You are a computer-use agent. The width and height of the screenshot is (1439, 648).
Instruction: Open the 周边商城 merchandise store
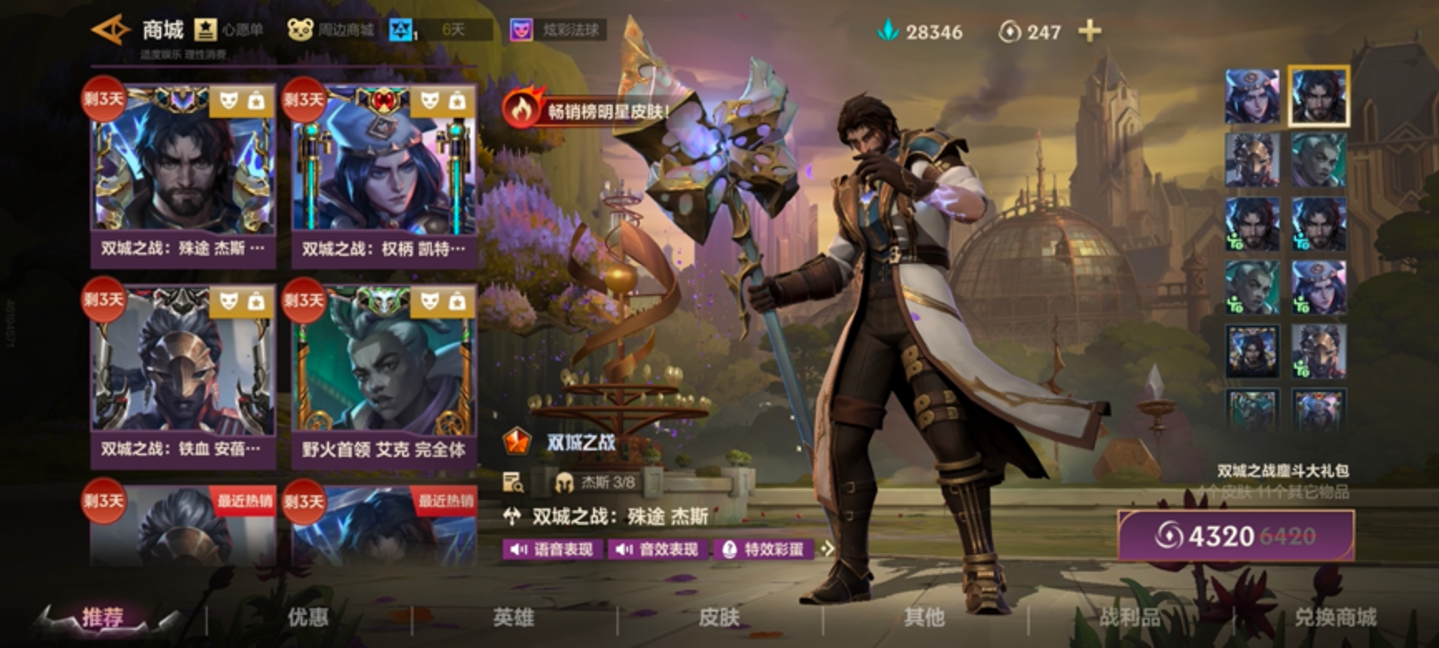(331, 30)
